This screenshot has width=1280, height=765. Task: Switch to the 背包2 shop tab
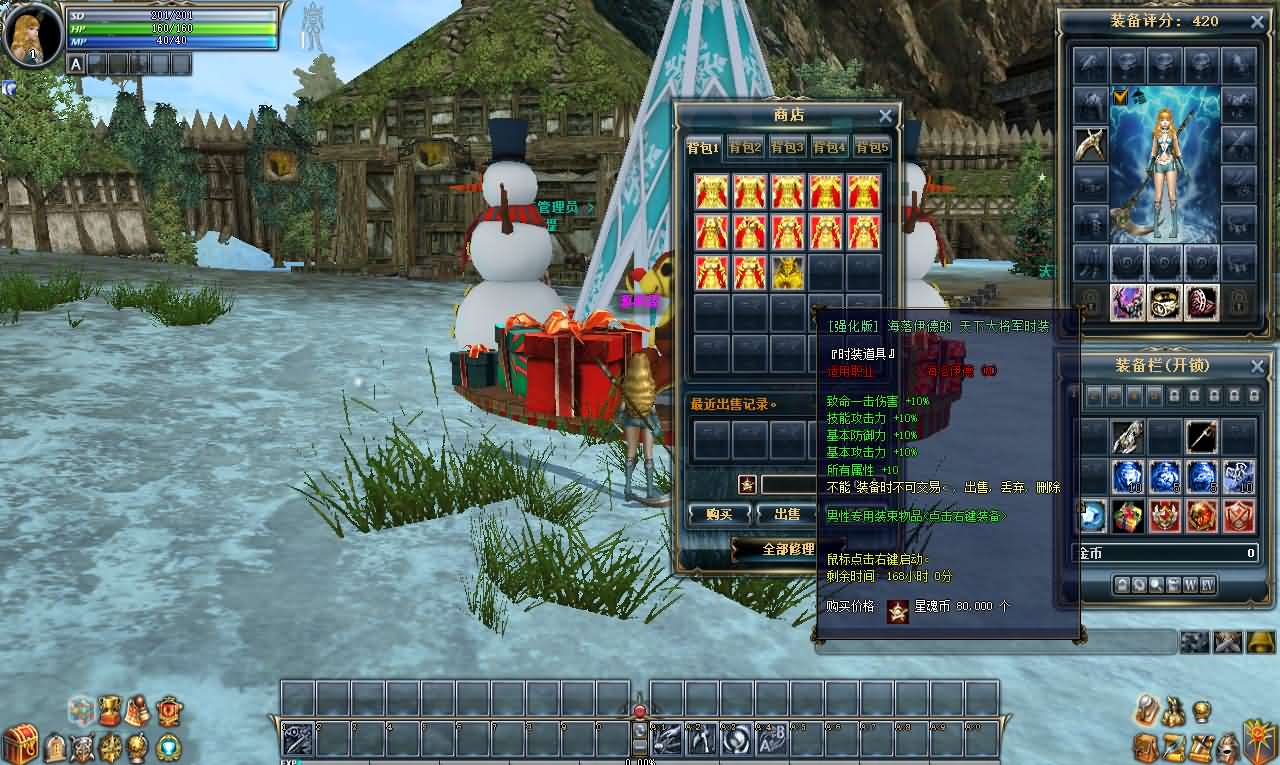pyautogui.click(x=745, y=148)
